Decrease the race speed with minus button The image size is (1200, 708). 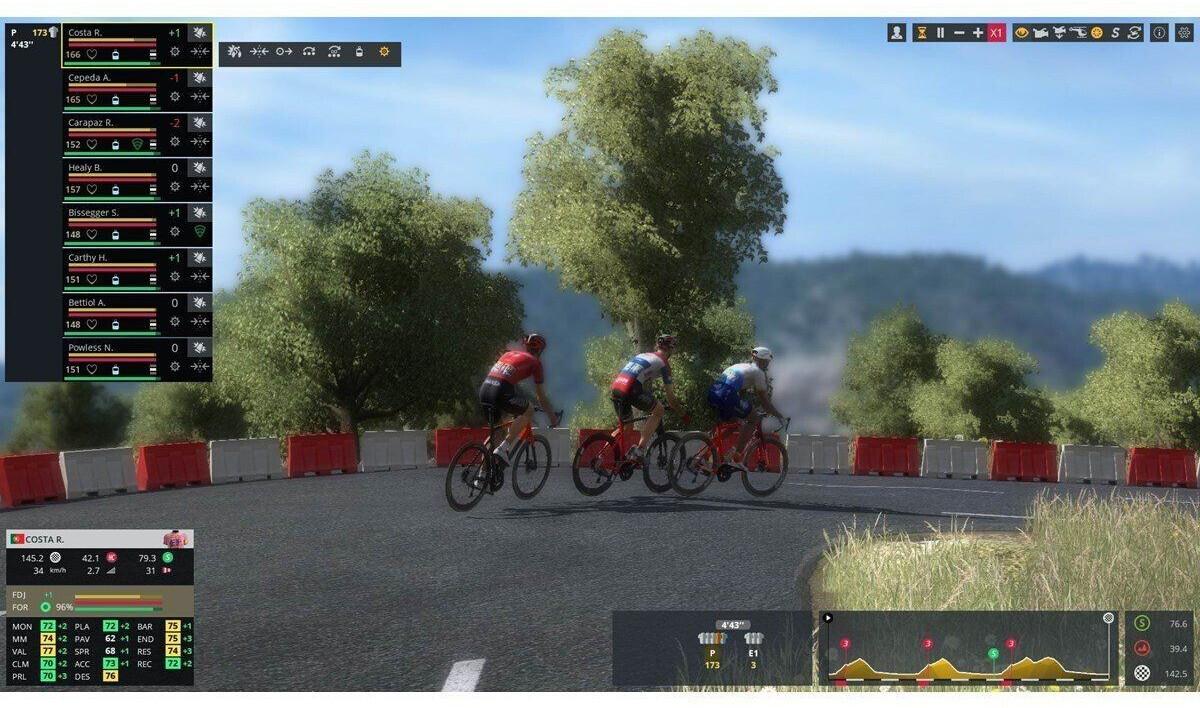tap(959, 33)
